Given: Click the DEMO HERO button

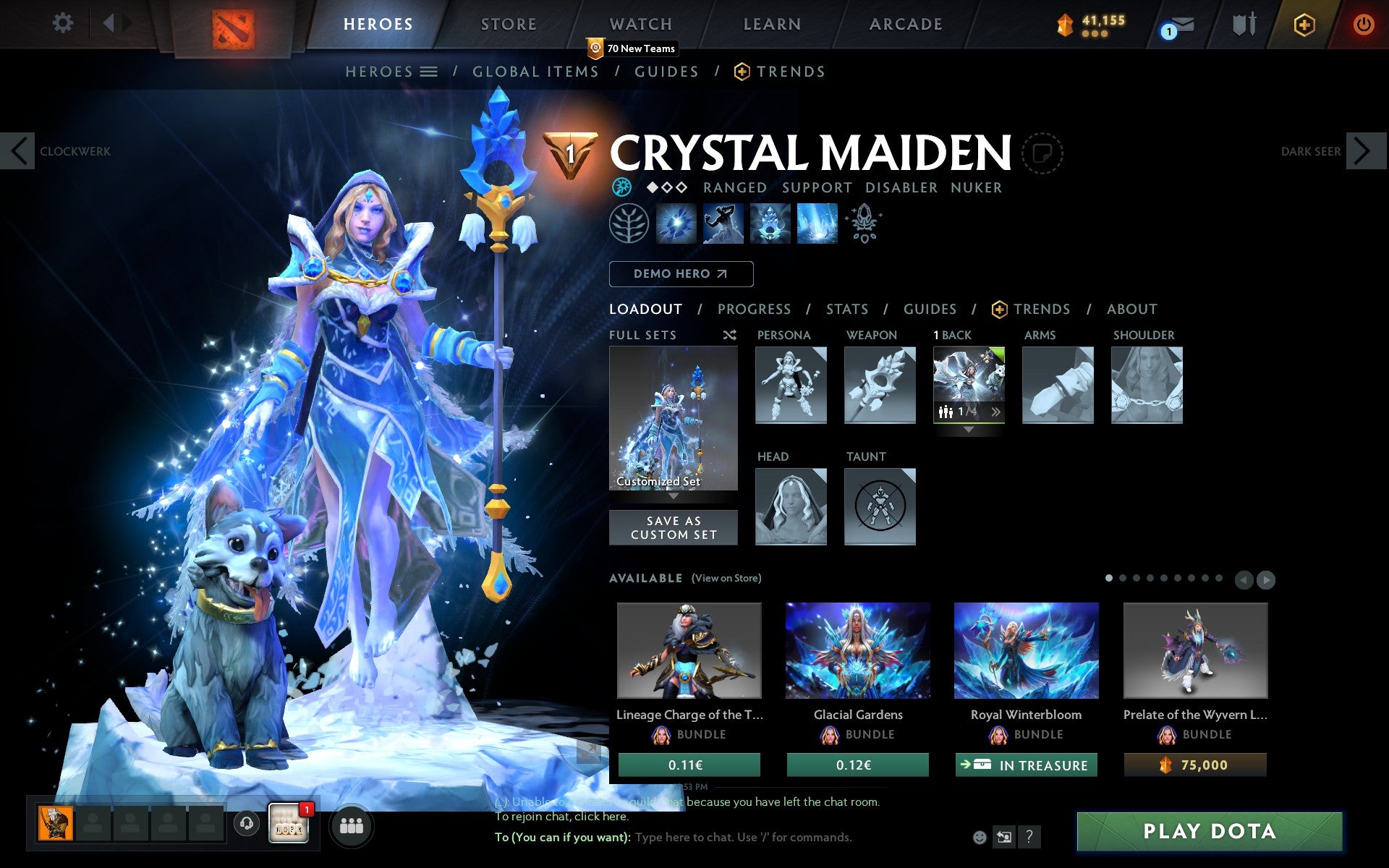Looking at the screenshot, I should click(x=681, y=274).
